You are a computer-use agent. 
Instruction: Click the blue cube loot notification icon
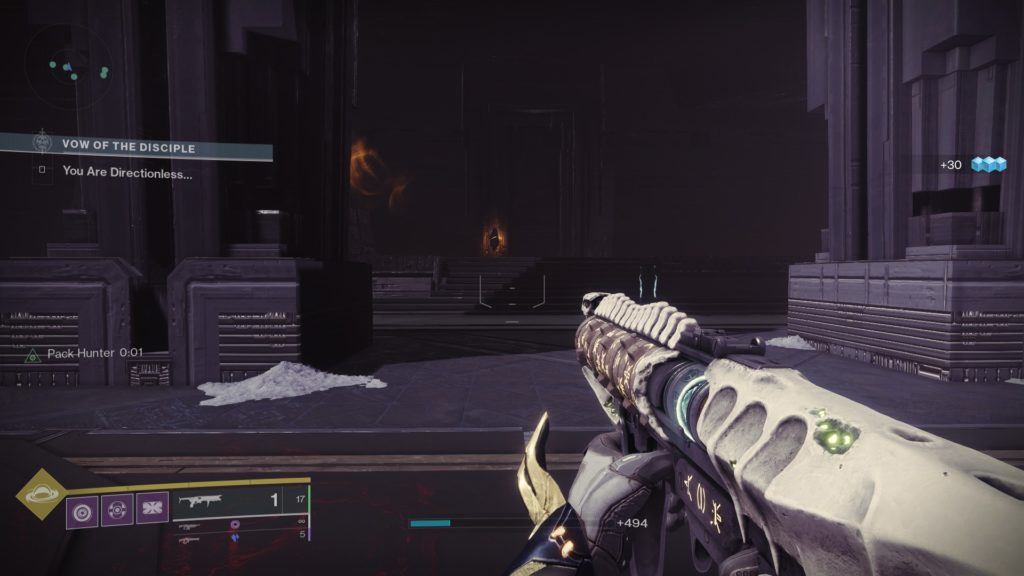988,165
